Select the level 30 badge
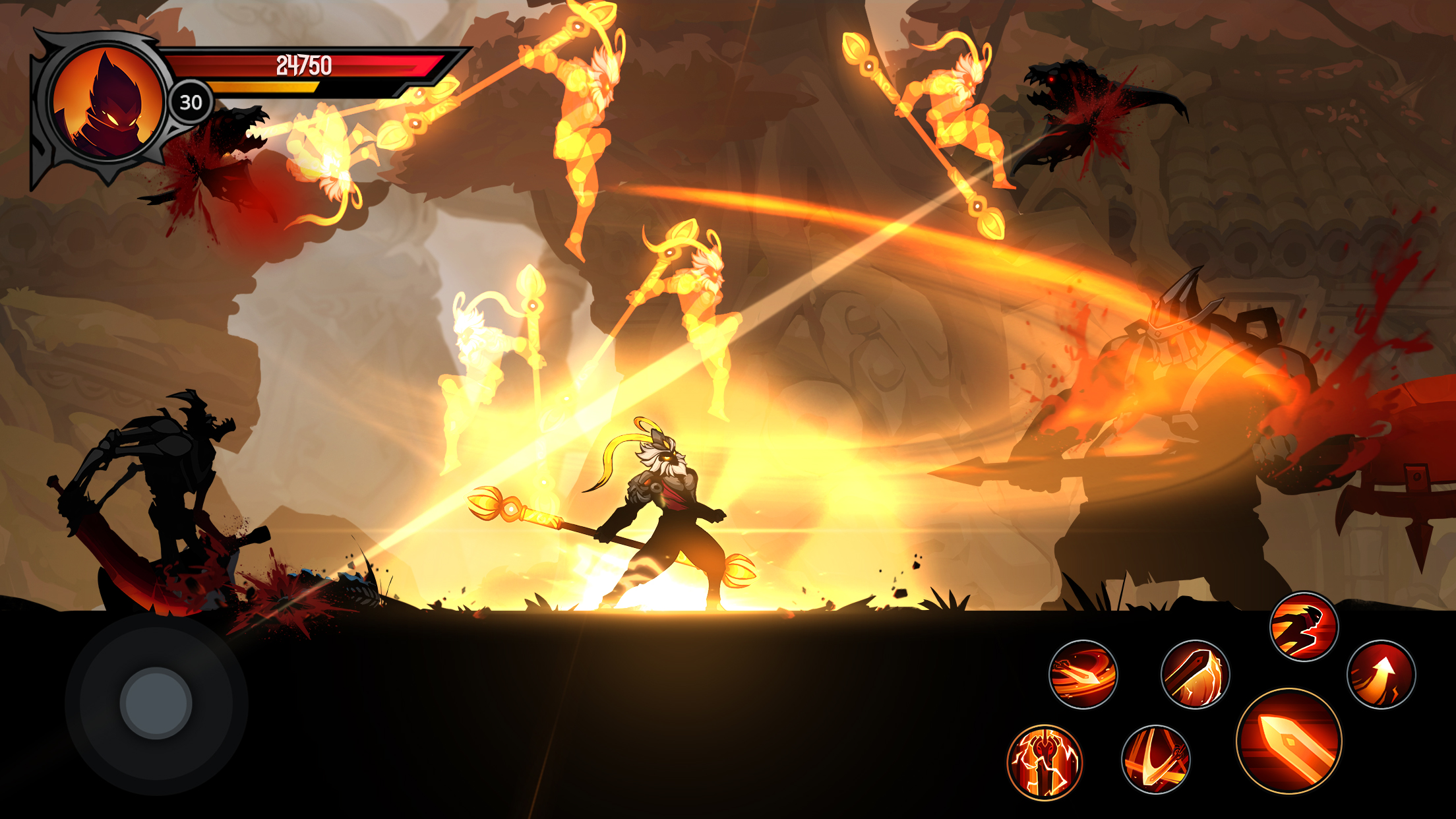The height and width of the screenshot is (819, 1456). point(189,101)
